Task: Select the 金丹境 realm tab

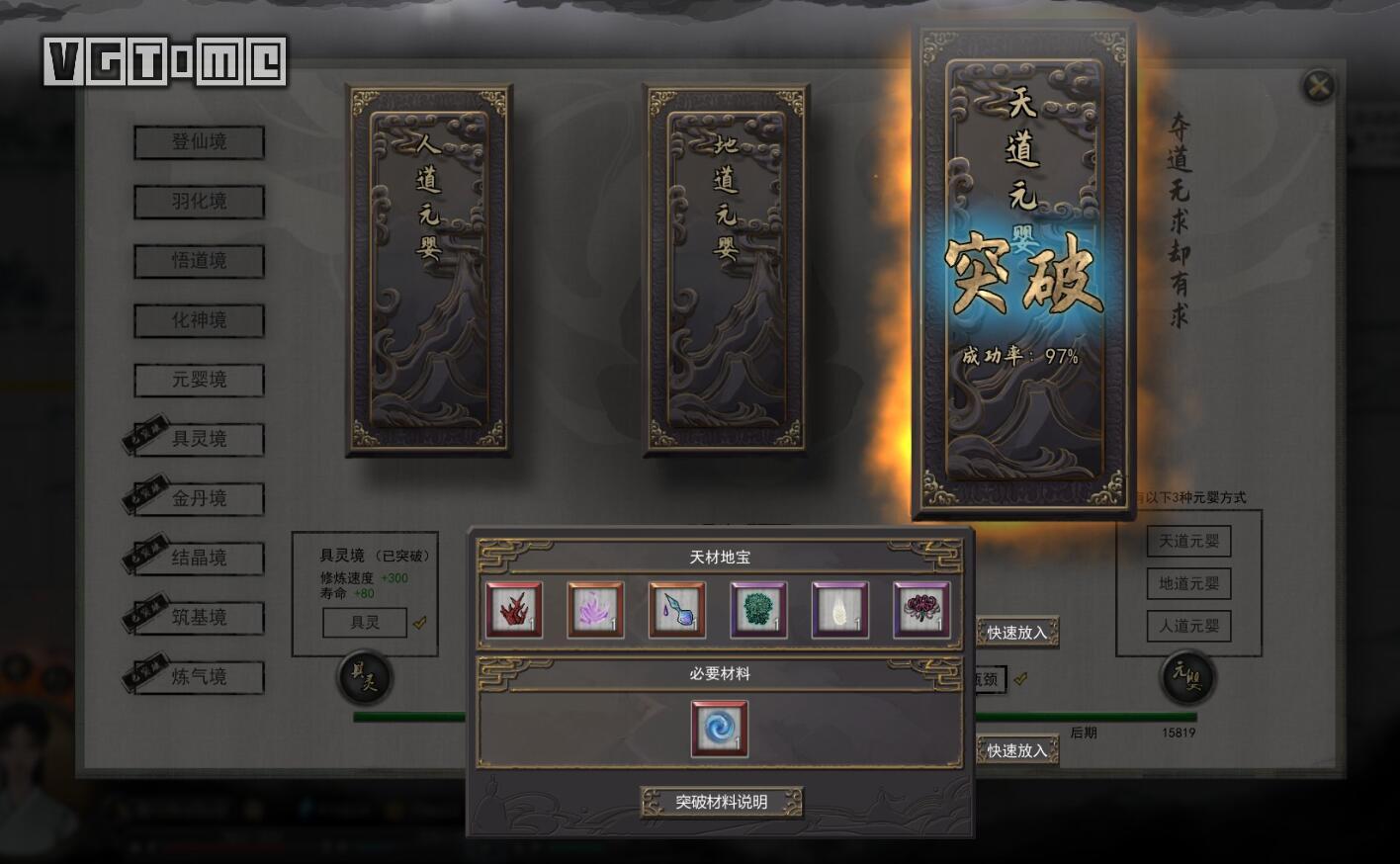Action: (x=199, y=498)
